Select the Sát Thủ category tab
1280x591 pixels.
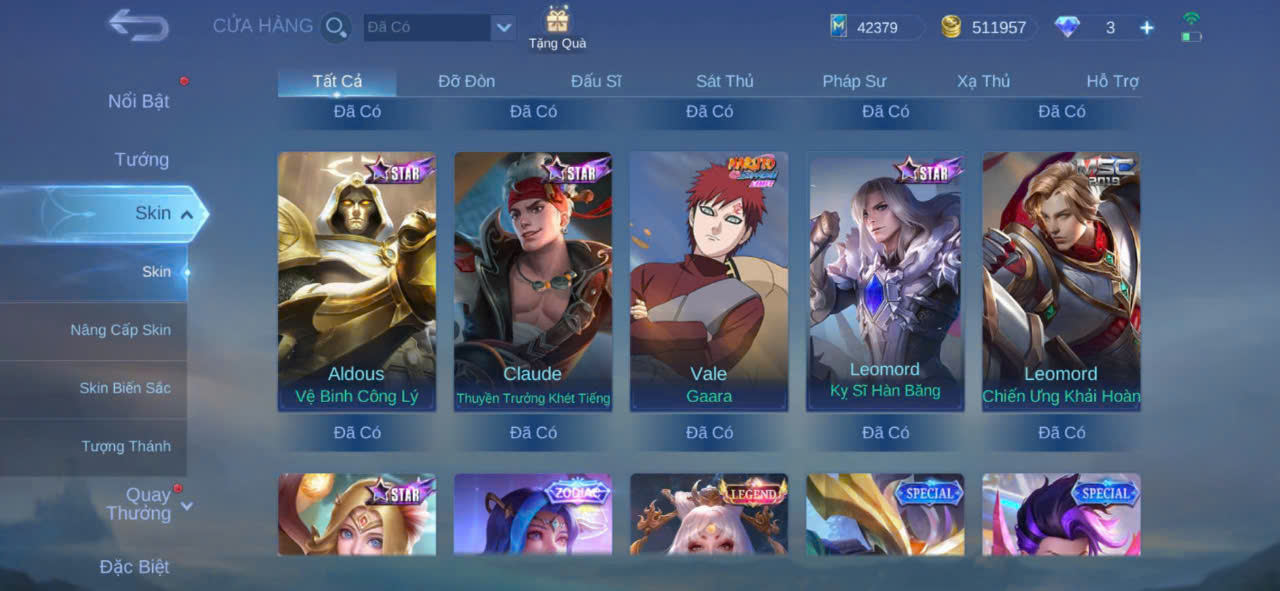[x=725, y=81]
